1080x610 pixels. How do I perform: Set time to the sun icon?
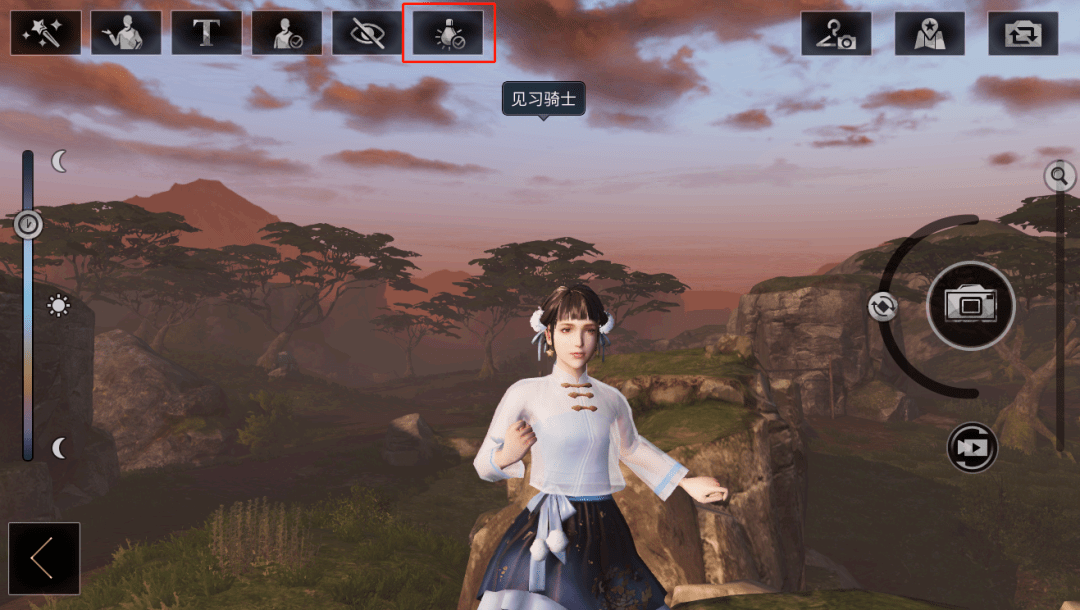tap(59, 306)
